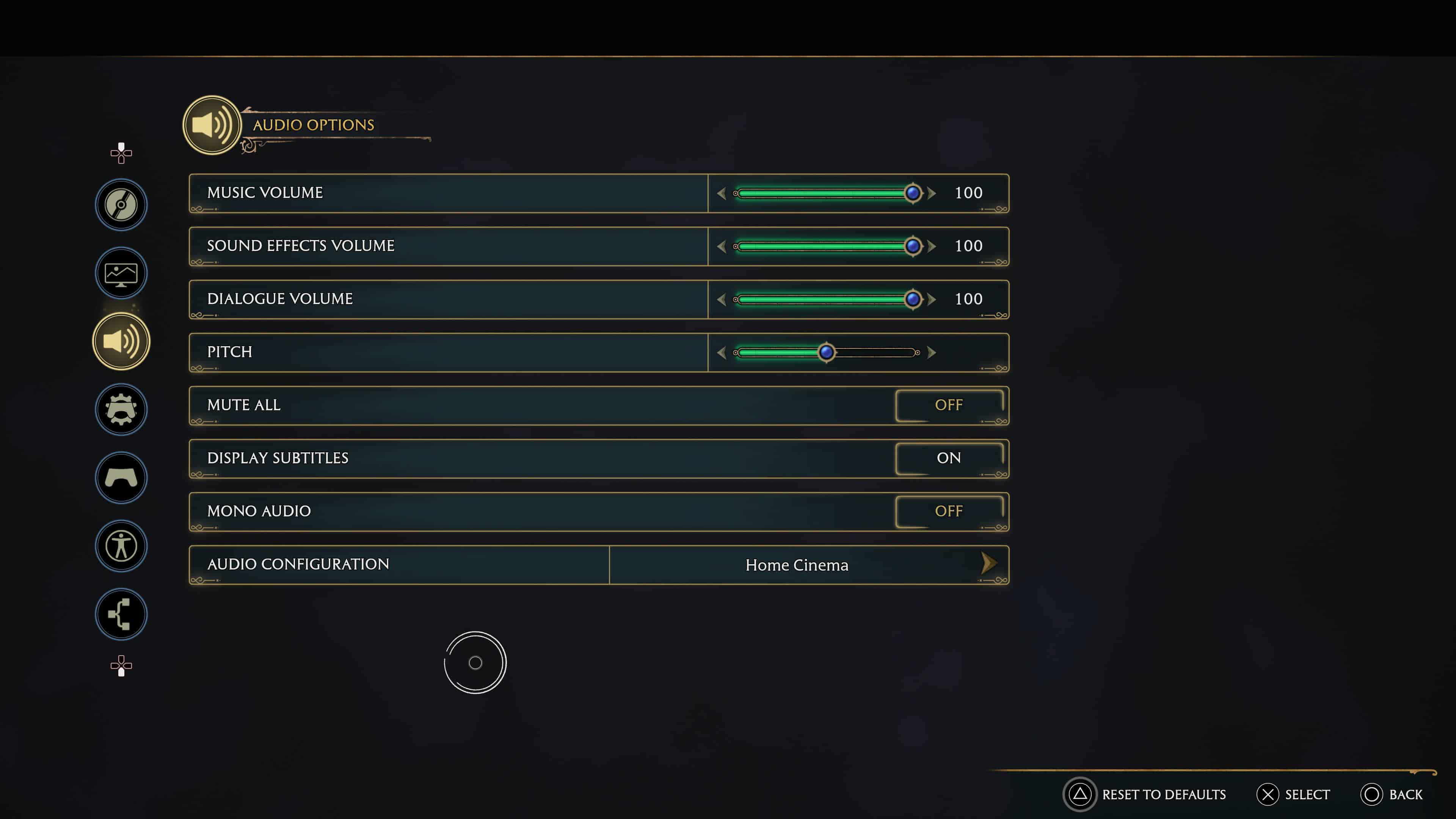The height and width of the screenshot is (819, 1456).
Task: Click the right arrow on Pitch
Action: 932,352
